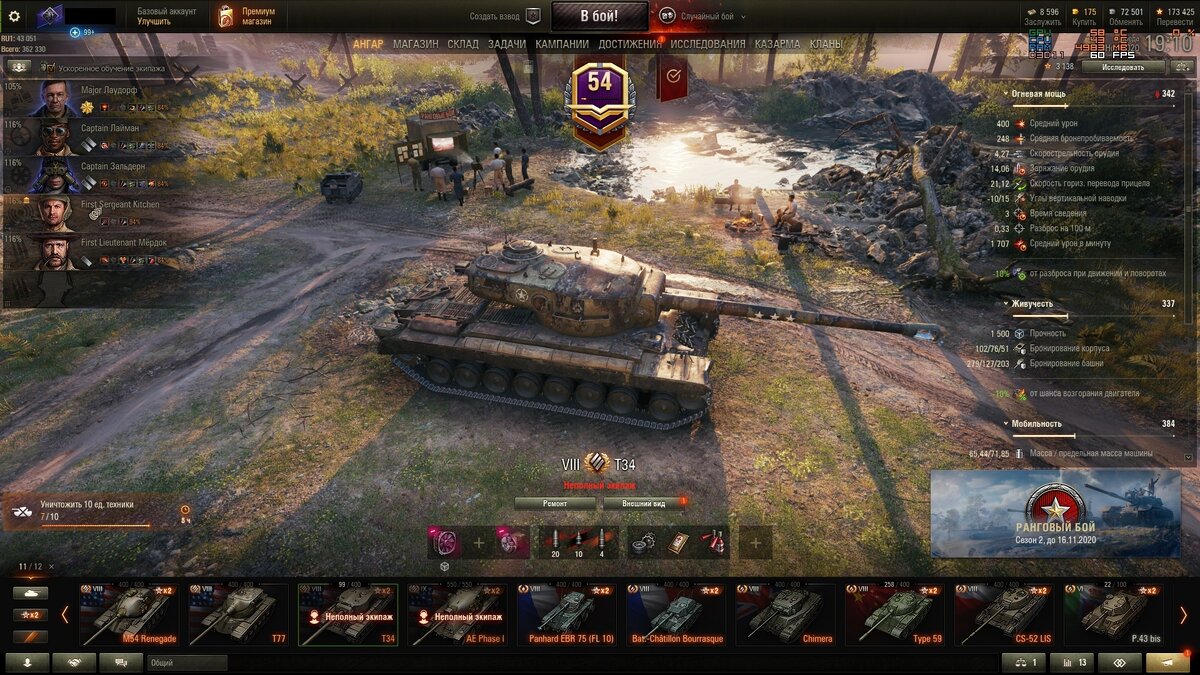The image size is (1200, 675).
Task: Open the Премиум магазин premium shop
Action: tap(246, 16)
